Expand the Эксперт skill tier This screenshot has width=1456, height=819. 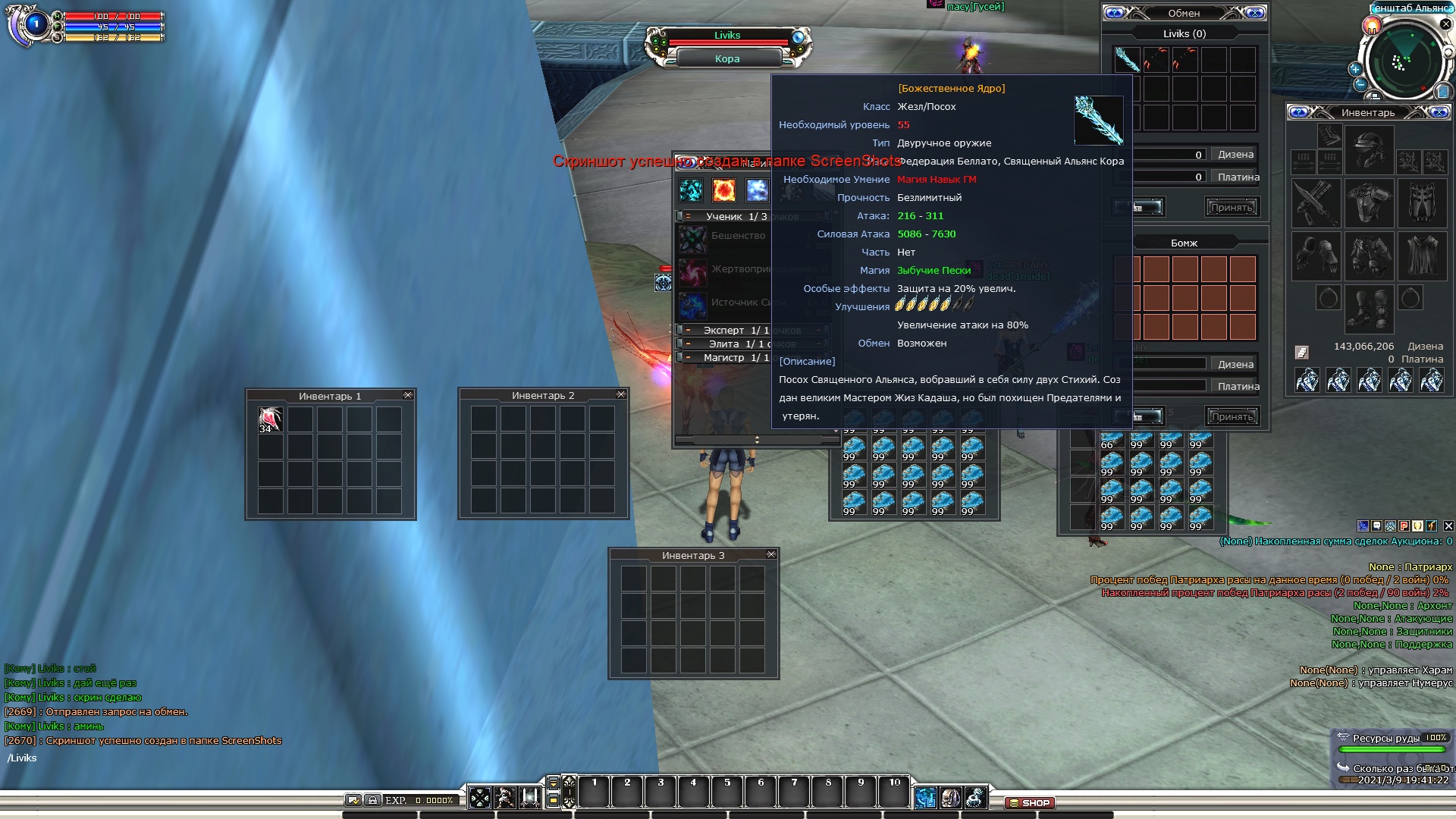(687, 330)
